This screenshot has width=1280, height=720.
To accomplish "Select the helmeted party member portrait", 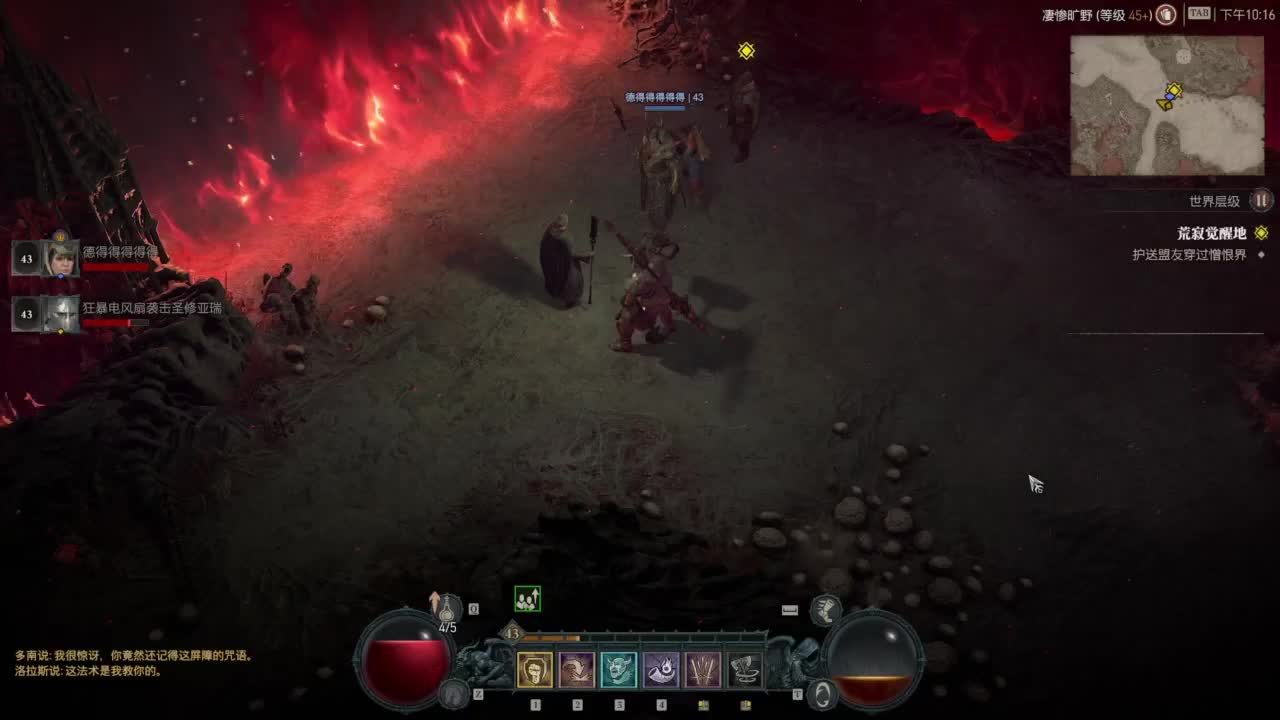I will point(61,314).
